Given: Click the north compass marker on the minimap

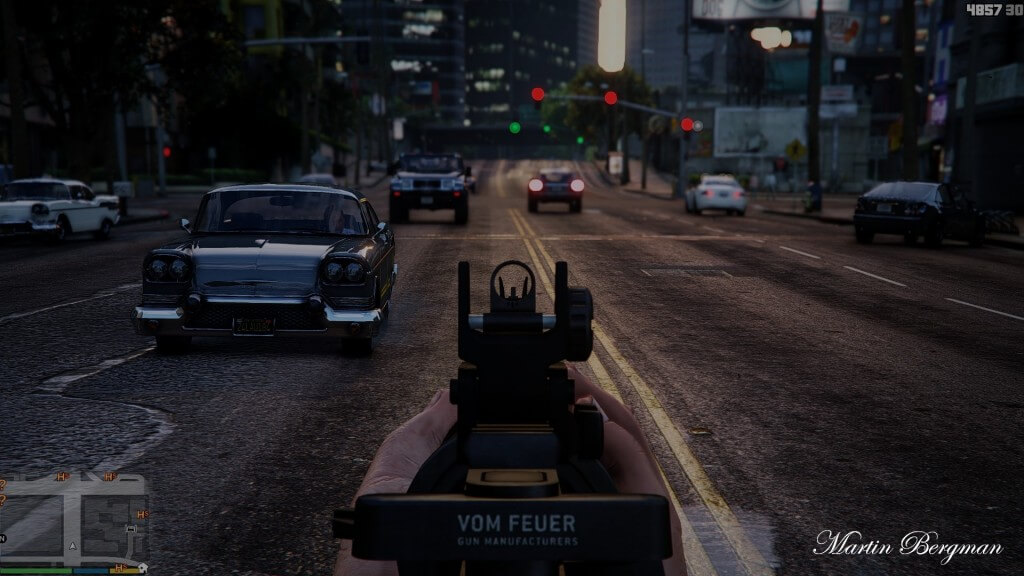Looking at the screenshot, I should click(4, 538).
